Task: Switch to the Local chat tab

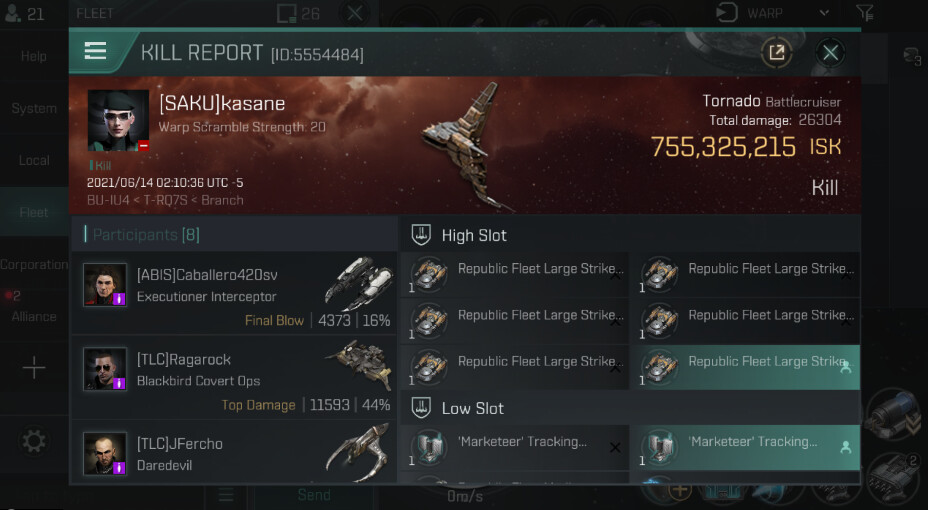Action: coord(34,160)
